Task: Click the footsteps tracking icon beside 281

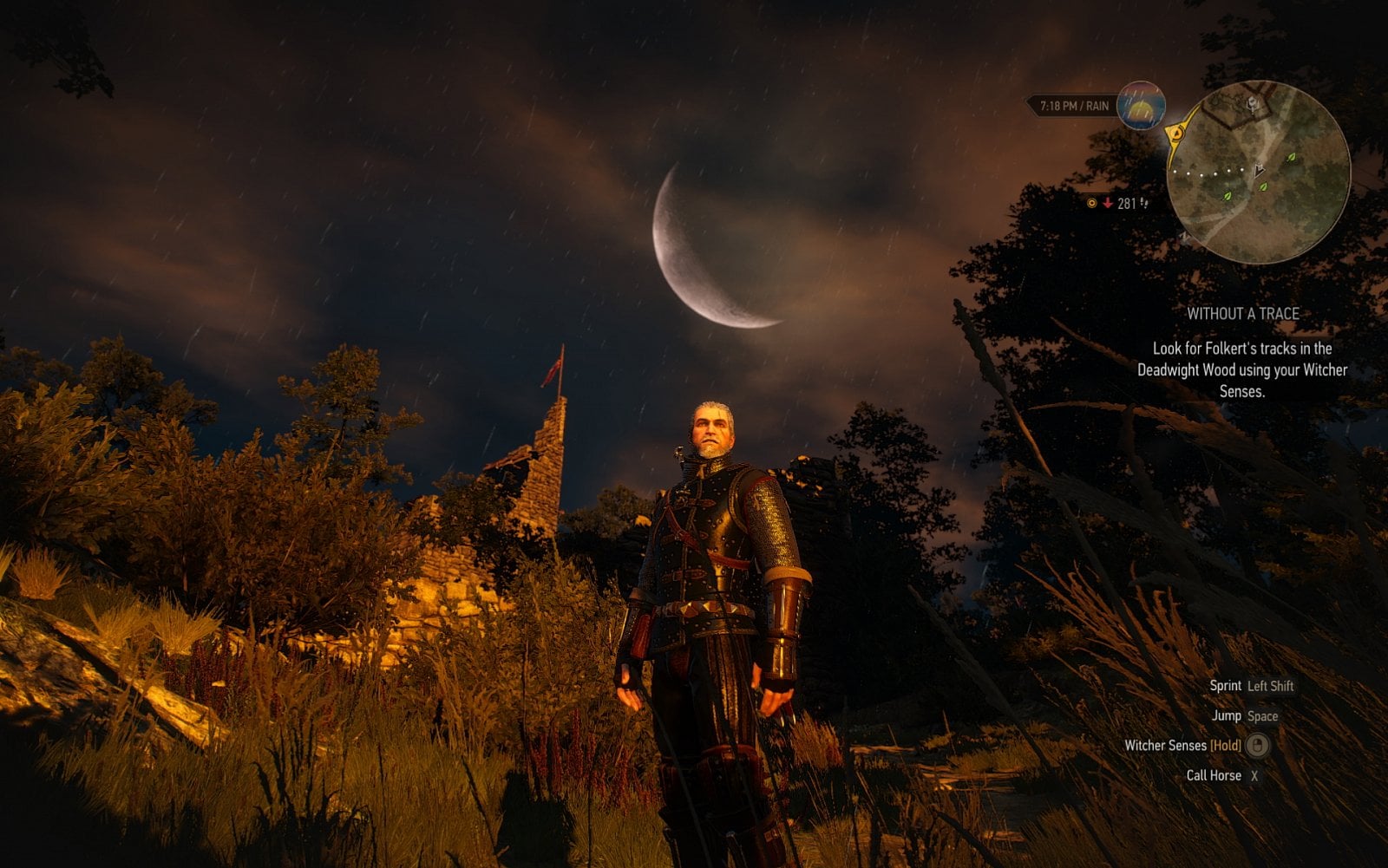Action: [x=1144, y=203]
